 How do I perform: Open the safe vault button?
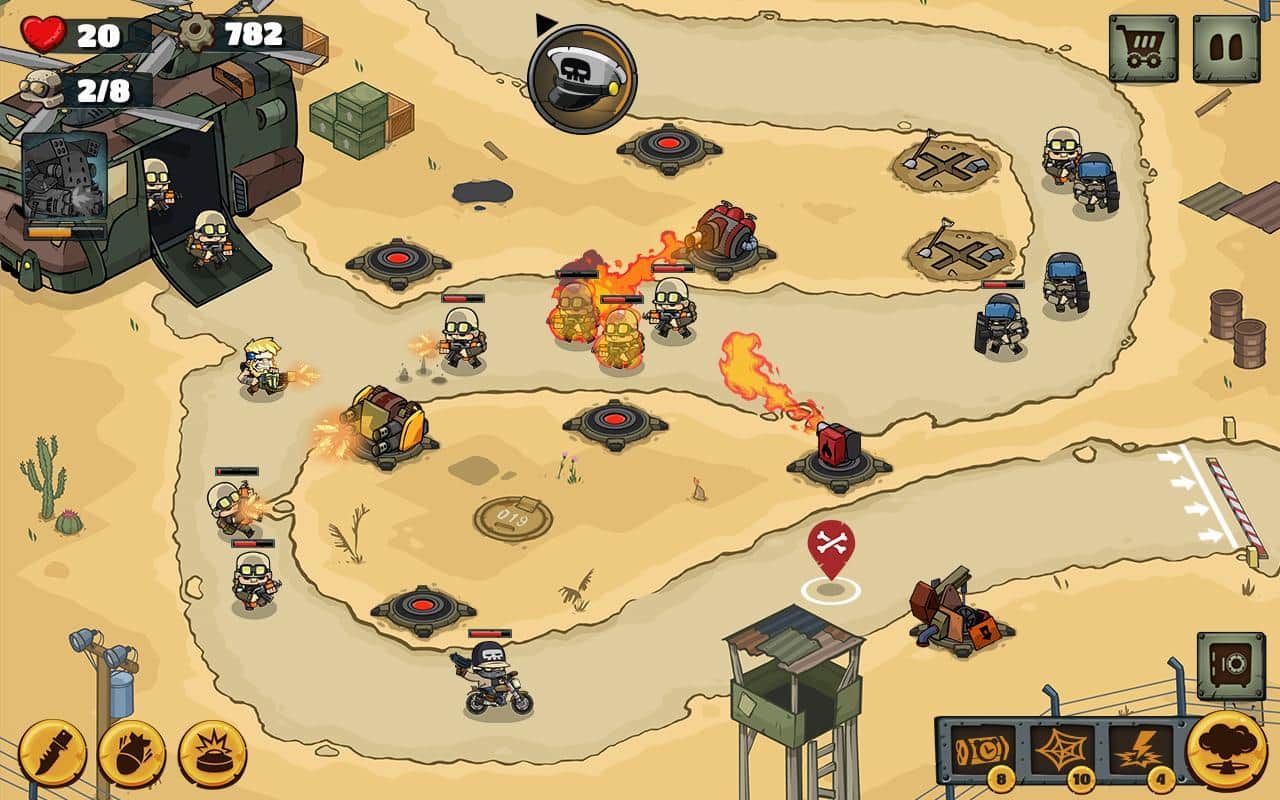click(x=1230, y=665)
